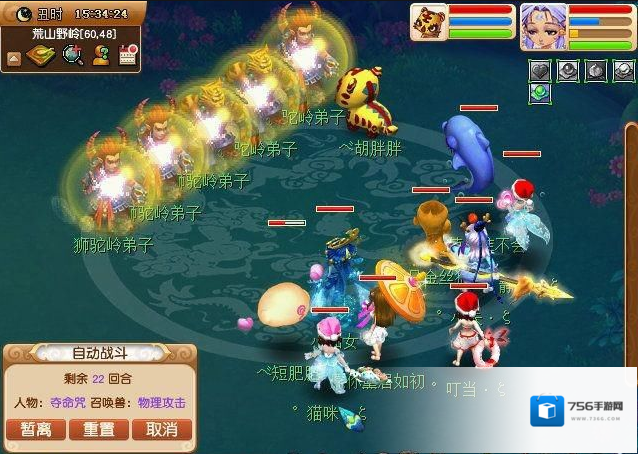Click the green orb buff icon
Screen dimensions: 638x454
click(x=540, y=93)
